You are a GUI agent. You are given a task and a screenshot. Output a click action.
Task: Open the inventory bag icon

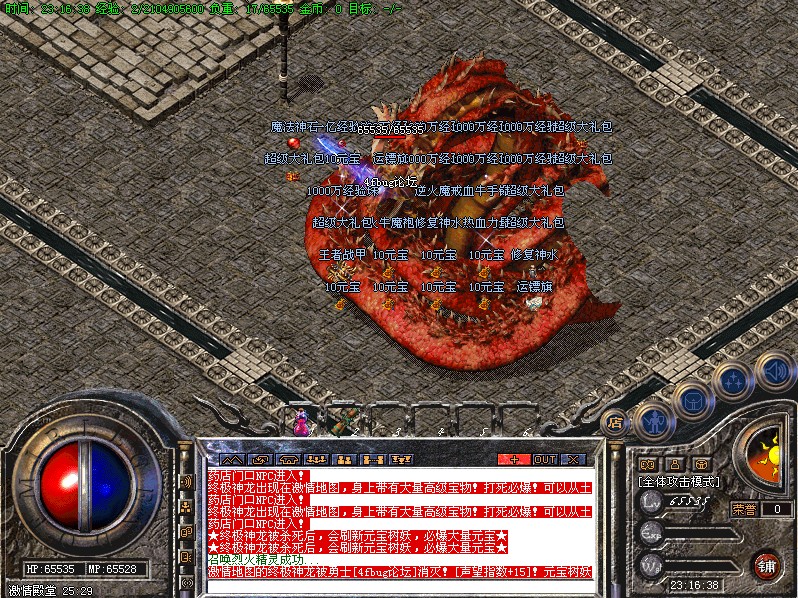coord(692,402)
